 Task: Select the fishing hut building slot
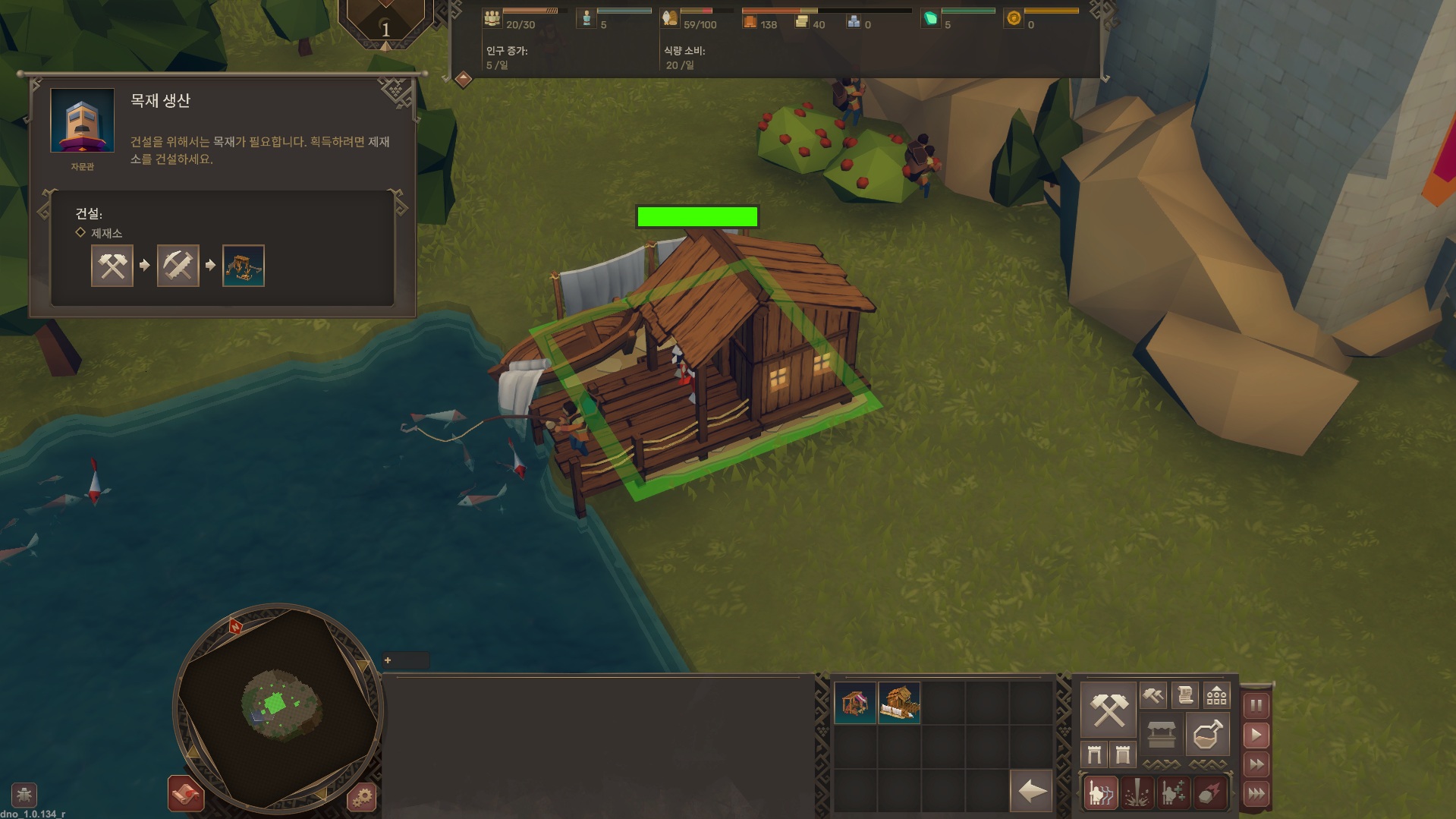(x=899, y=703)
